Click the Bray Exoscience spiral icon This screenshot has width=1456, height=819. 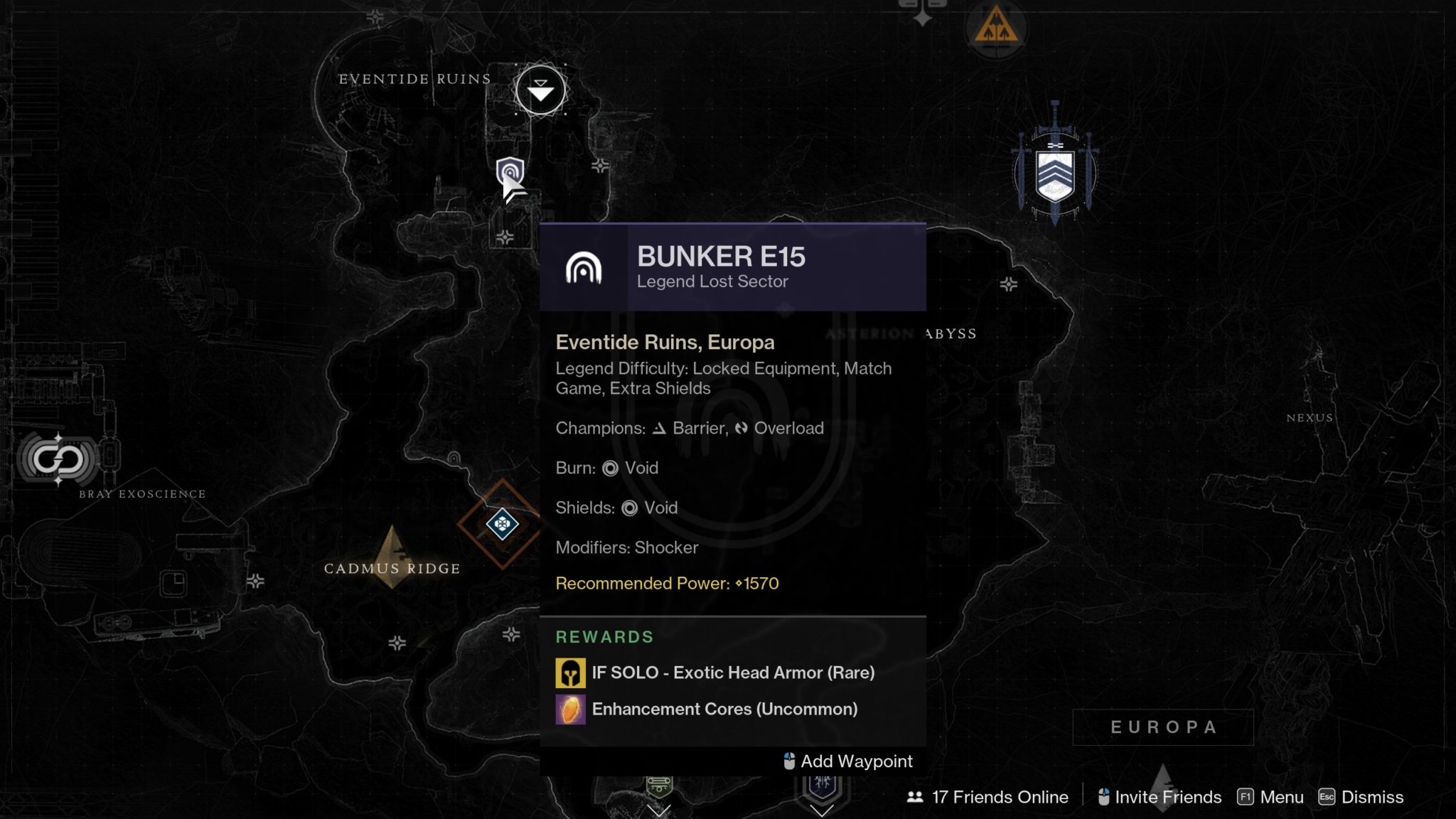pos(58,459)
